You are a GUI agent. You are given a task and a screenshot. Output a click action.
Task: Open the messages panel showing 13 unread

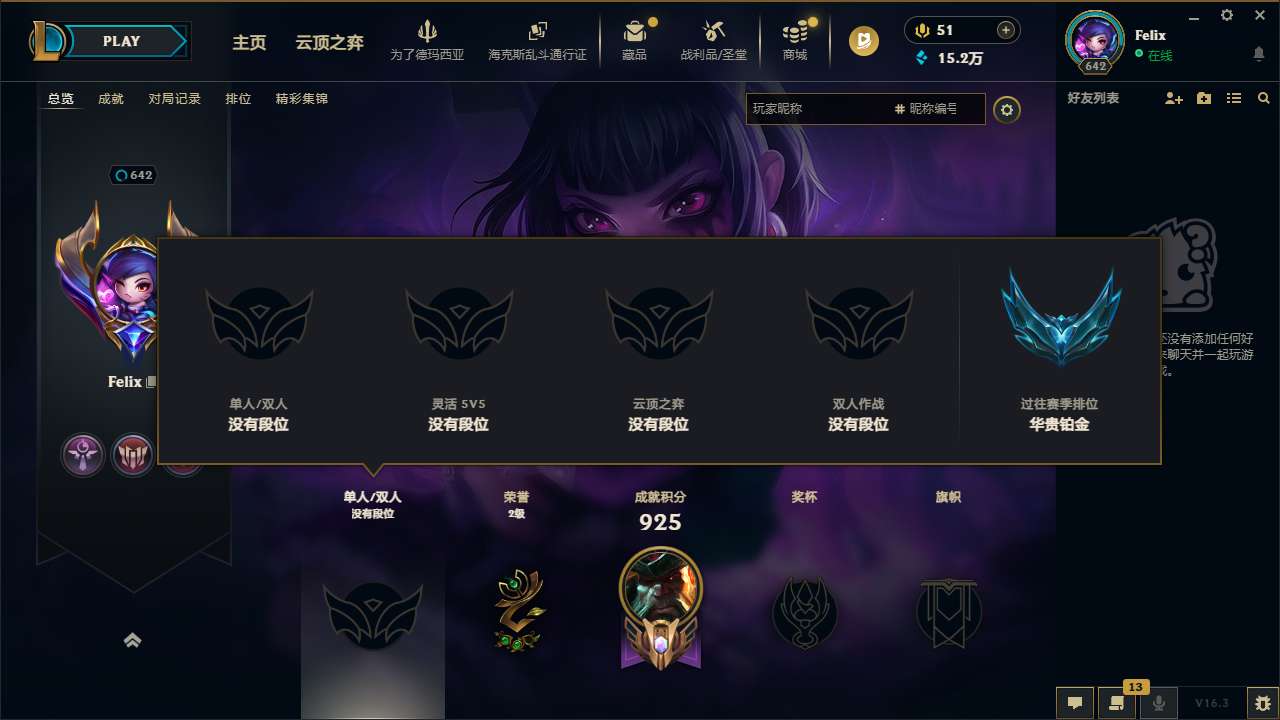click(1117, 703)
